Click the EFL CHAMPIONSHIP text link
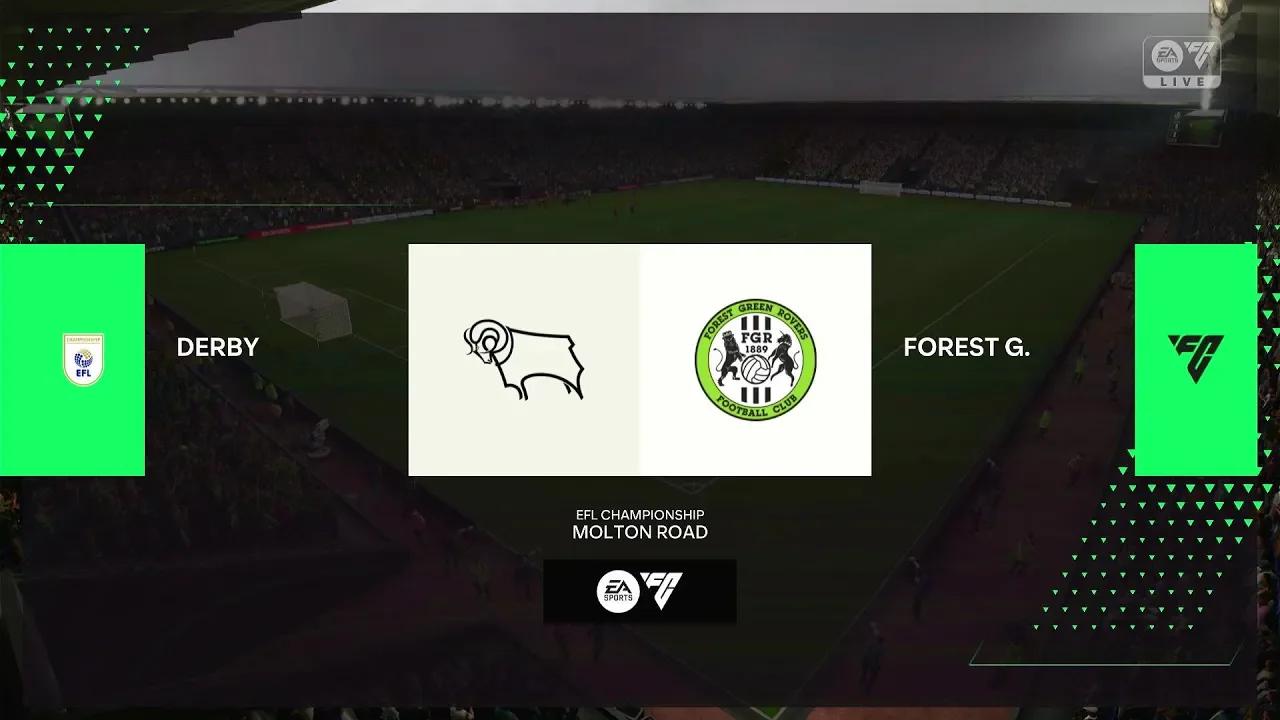 [640, 513]
